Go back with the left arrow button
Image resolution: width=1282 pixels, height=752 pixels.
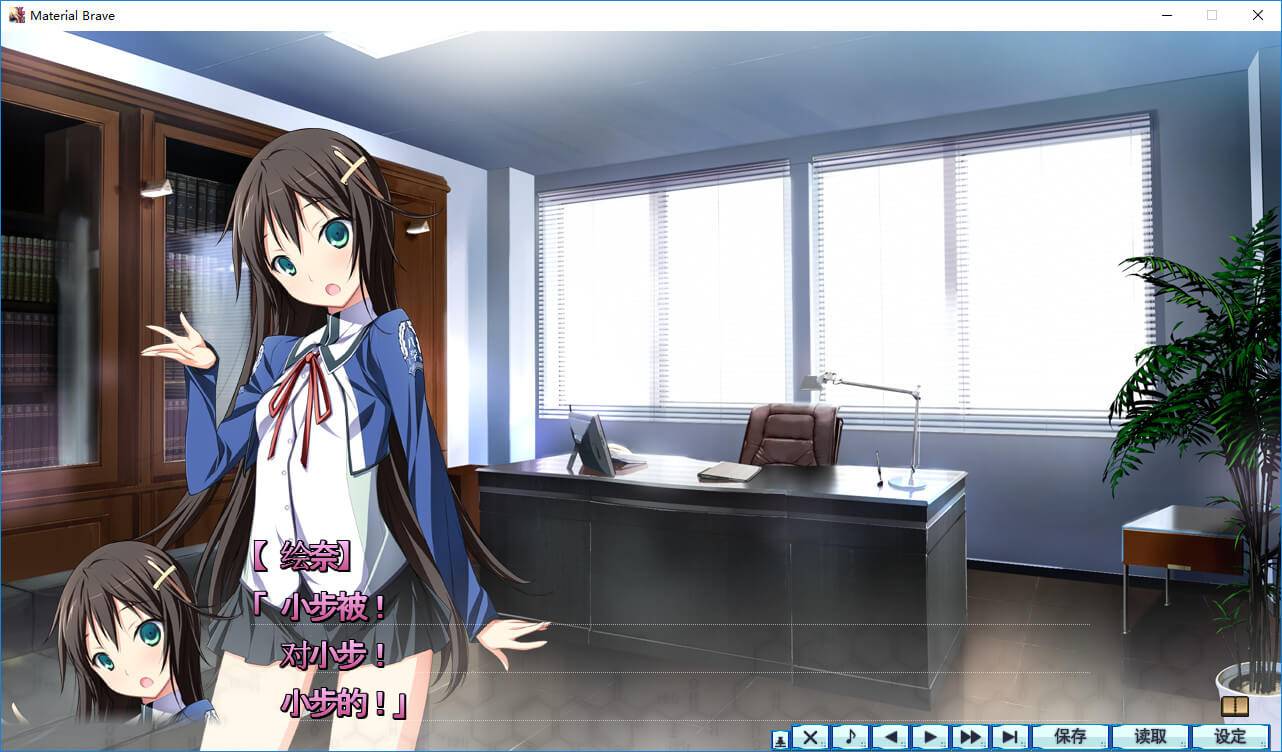point(890,737)
